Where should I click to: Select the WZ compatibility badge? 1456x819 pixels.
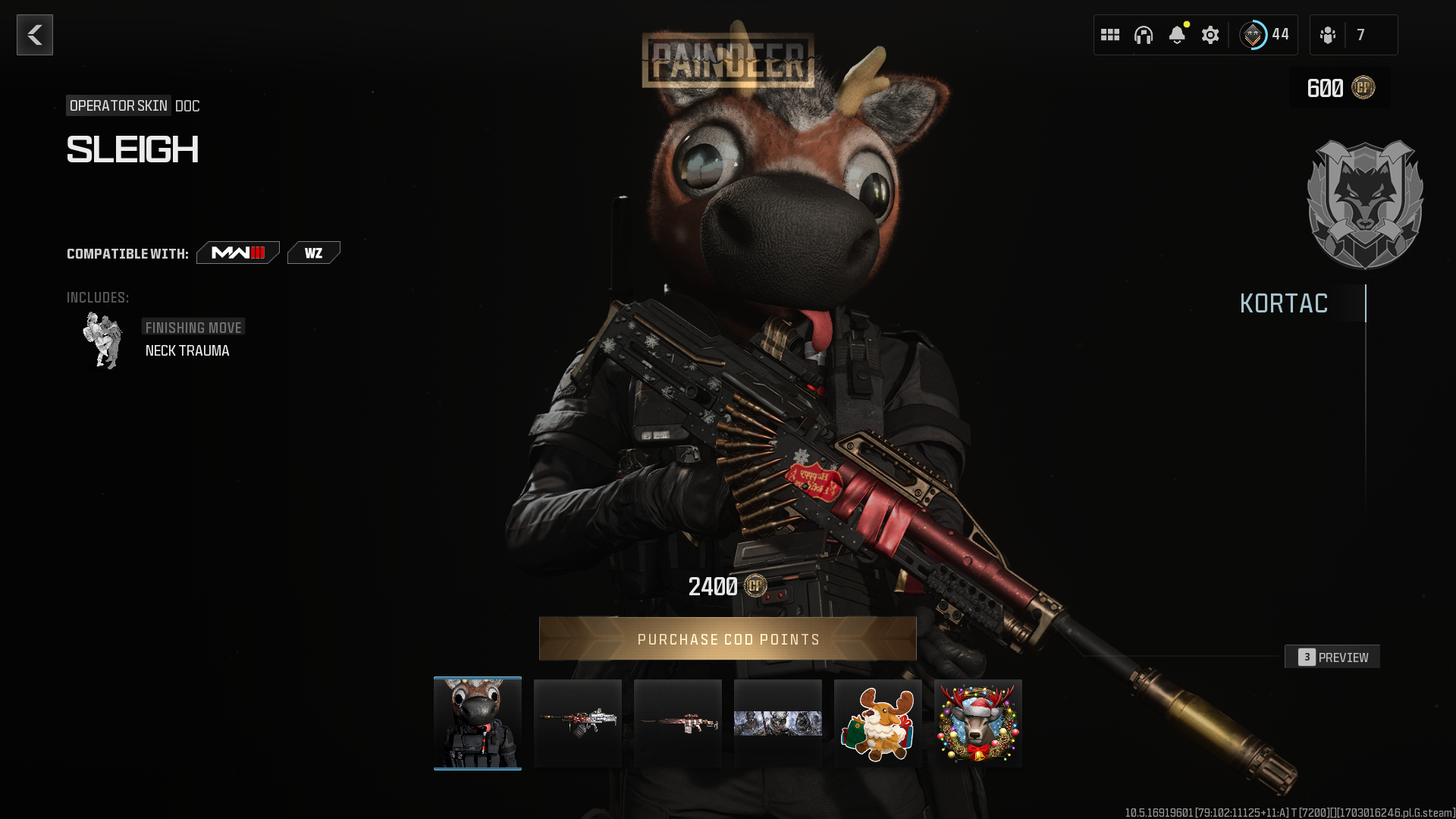tap(314, 252)
